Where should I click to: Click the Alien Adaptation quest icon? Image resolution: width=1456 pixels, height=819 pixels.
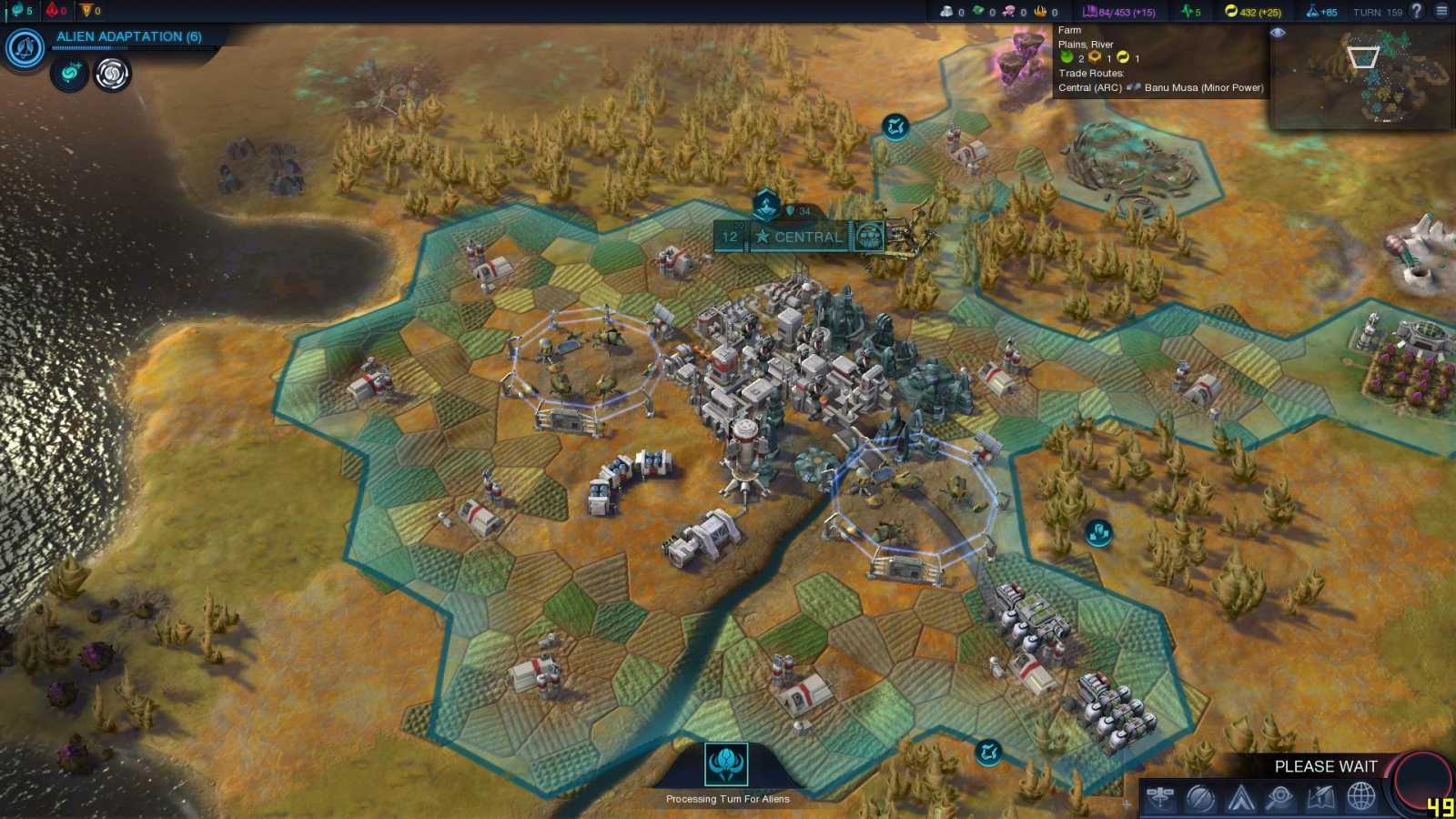24,47
